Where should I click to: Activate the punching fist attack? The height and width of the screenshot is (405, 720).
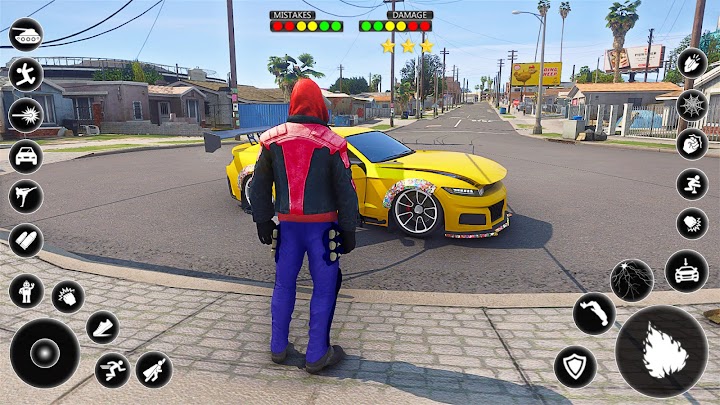pyautogui.click(x=68, y=297)
